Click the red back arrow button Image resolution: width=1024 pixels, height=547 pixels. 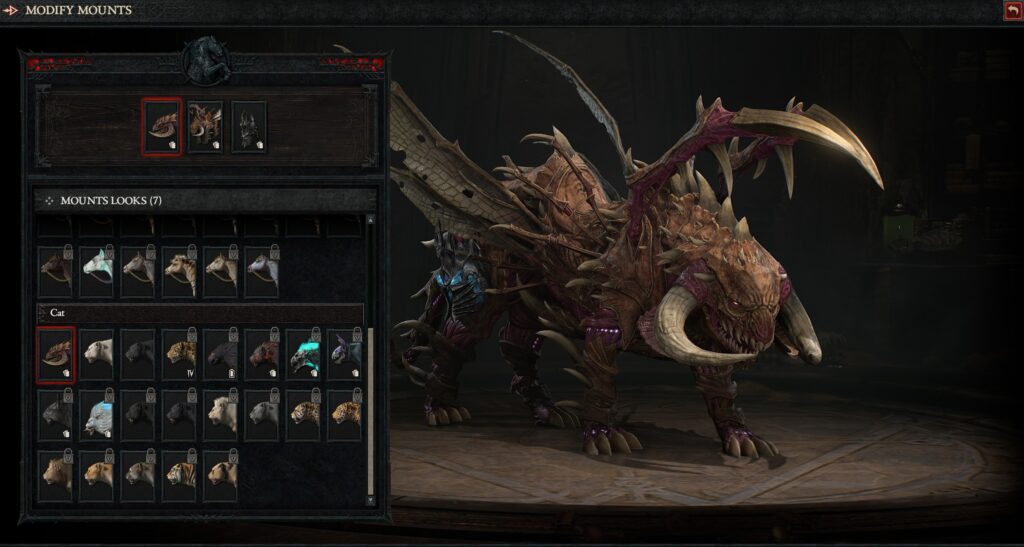[1012, 10]
